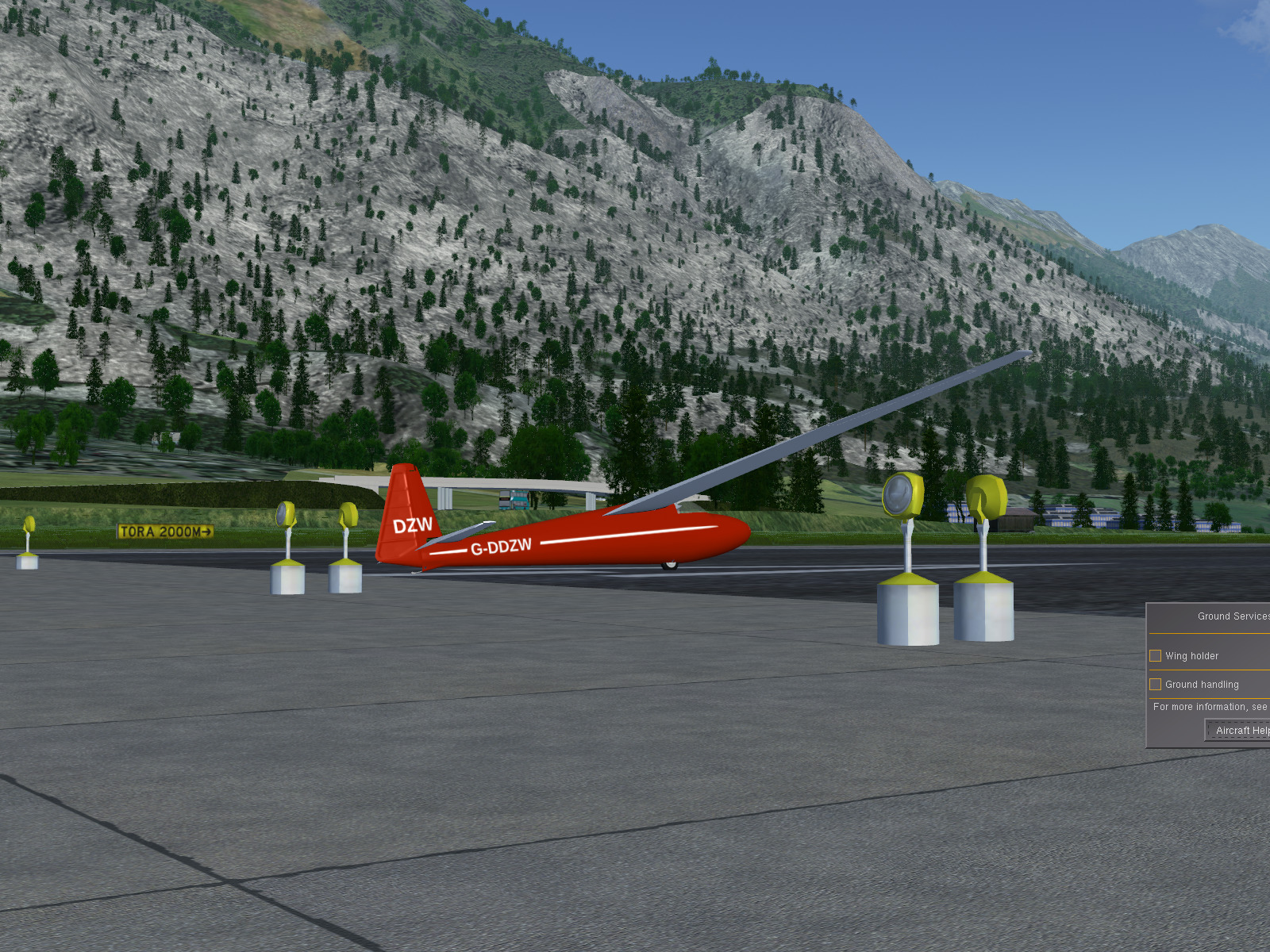Tick the Wing holder checkbox
The image size is (1270, 952).
1156,656
